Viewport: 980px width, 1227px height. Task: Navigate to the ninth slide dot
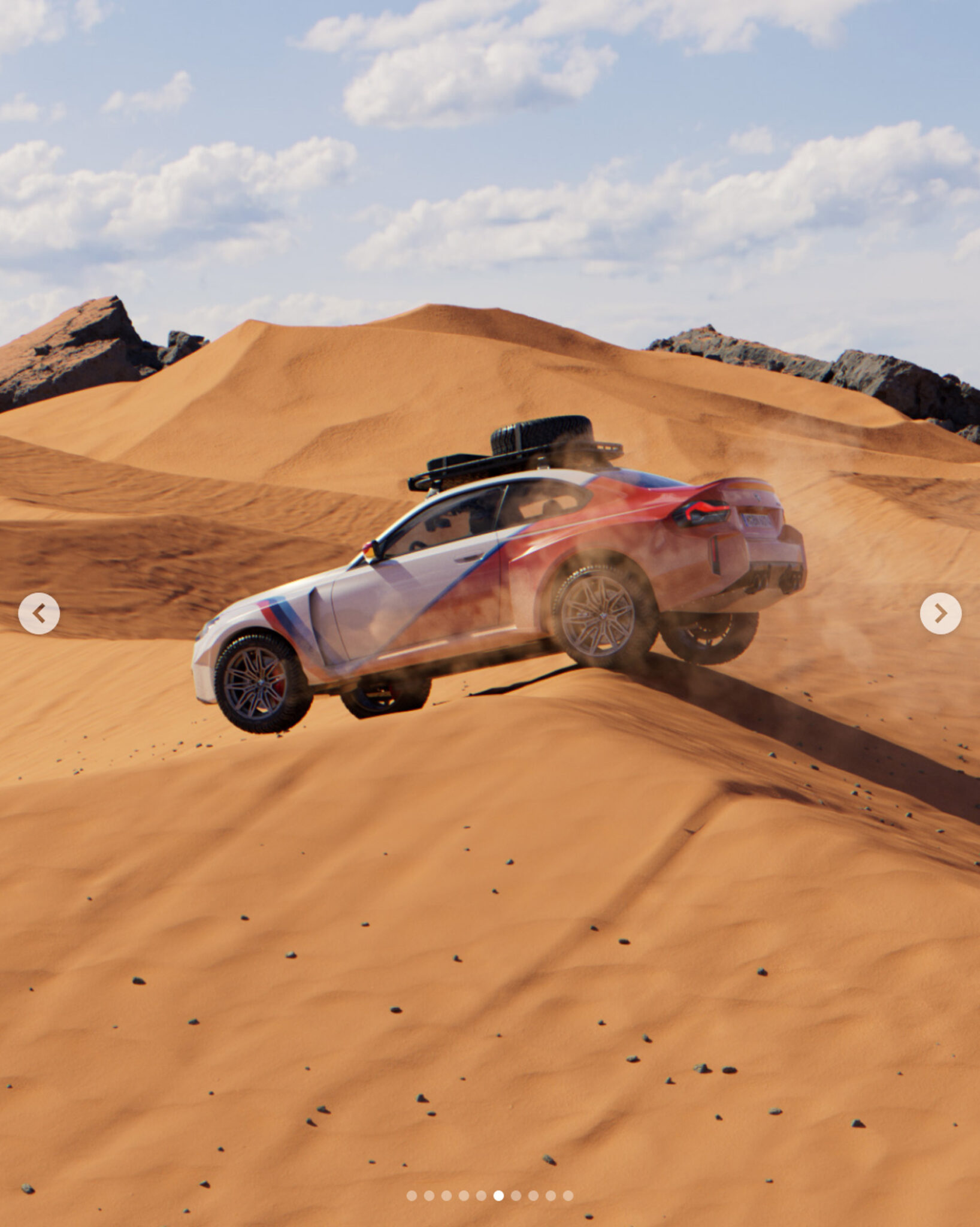coord(551,1195)
